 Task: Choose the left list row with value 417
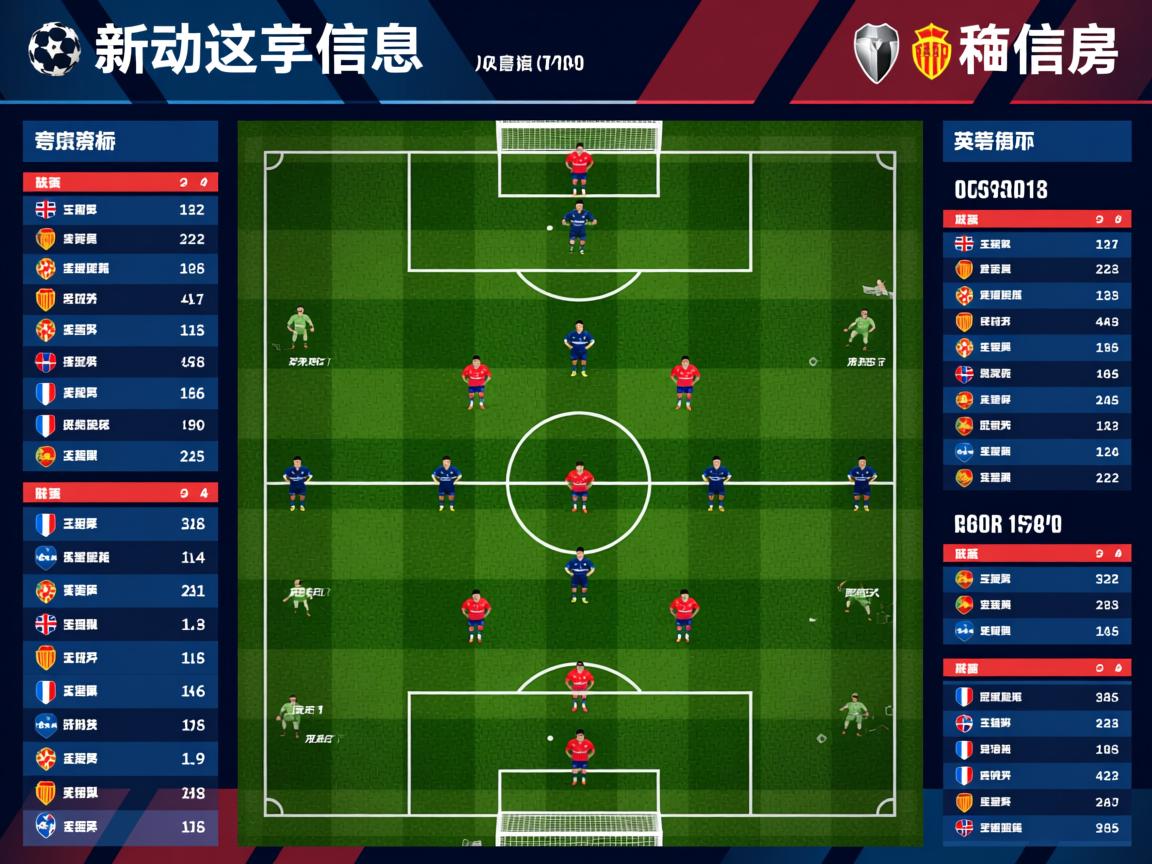(120, 299)
